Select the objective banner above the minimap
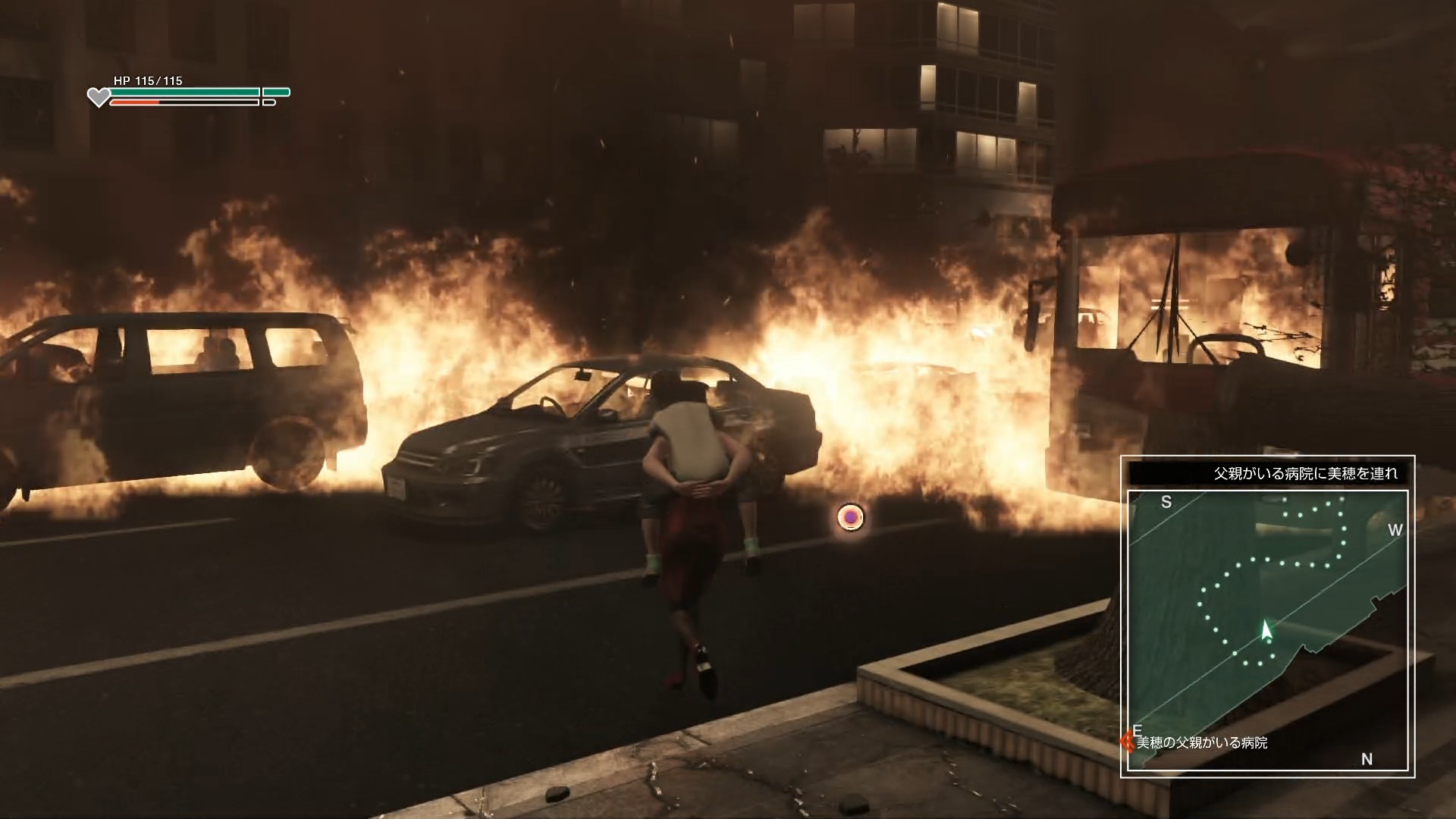Viewport: 1456px width, 819px height. pyautogui.click(x=1267, y=473)
